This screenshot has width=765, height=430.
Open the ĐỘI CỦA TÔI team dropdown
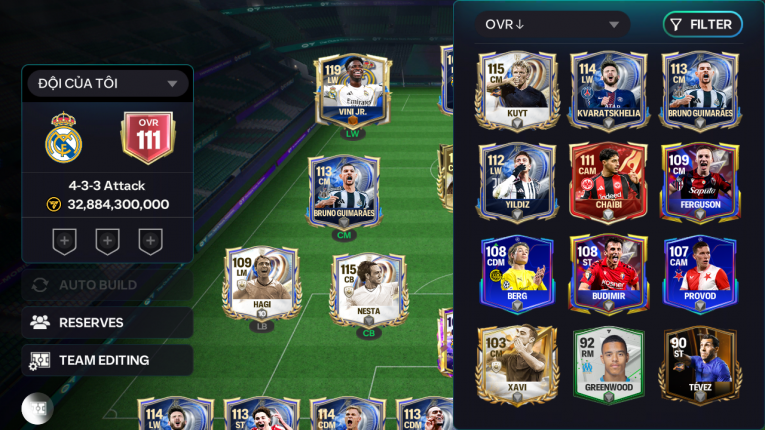(107, 84)
